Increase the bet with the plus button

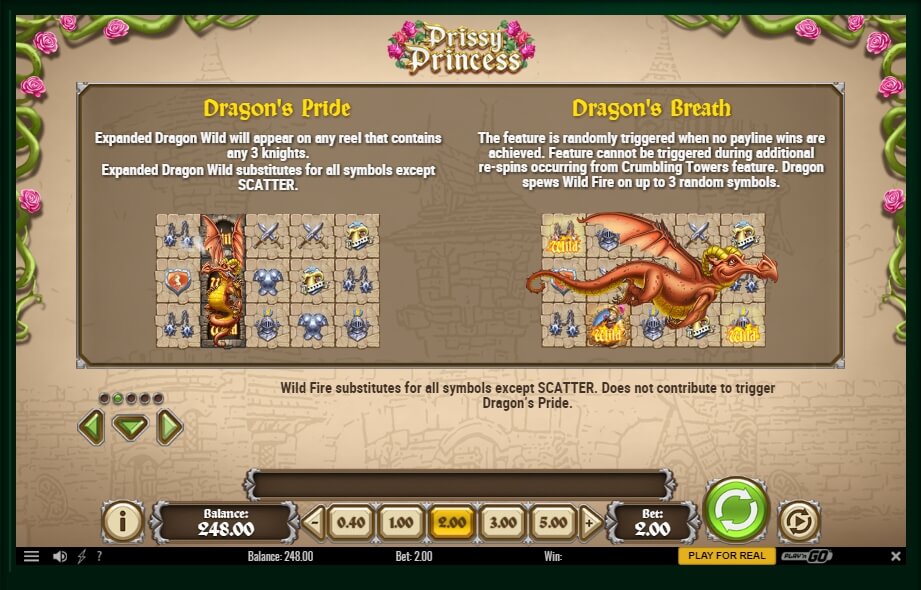point(590,522)
